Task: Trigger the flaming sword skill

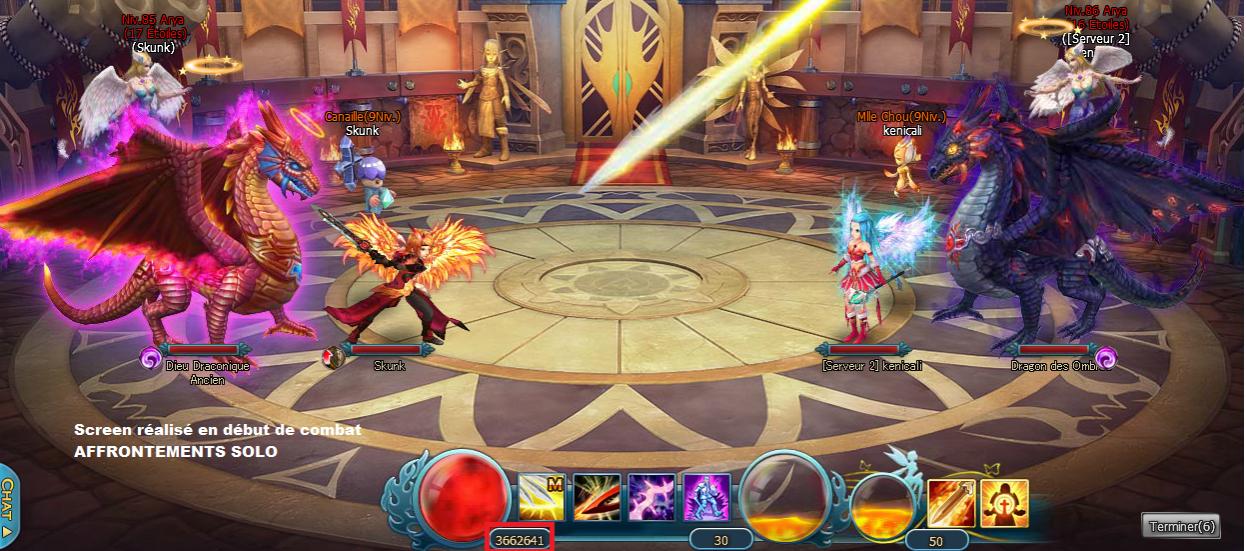Action: (950, 503)
